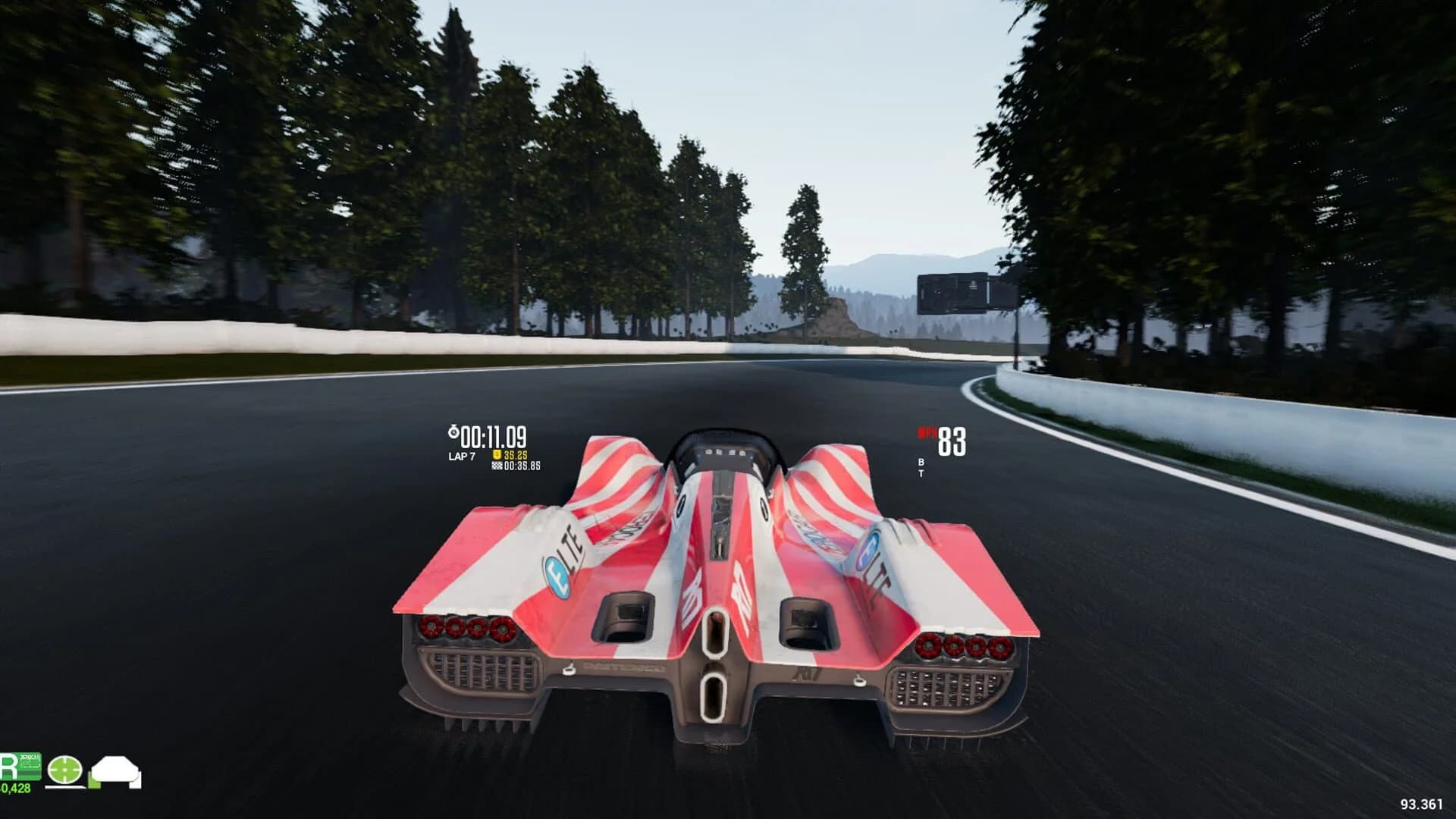Viewport: 1456px width, 819px height.
Task: Select the white car damage diagram icon
Action: (x=115, y=770)
